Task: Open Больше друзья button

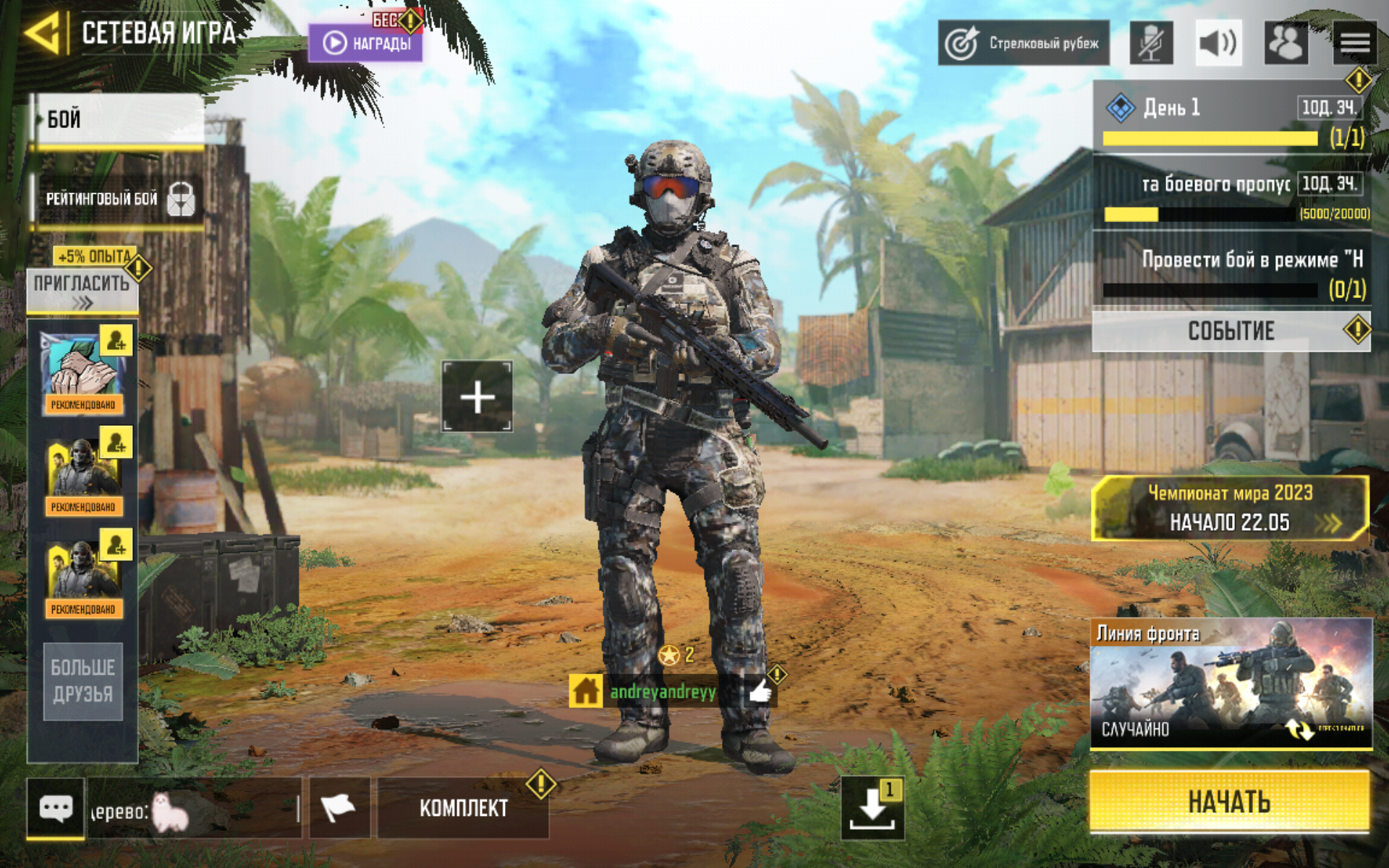Action: pos(82,681)
